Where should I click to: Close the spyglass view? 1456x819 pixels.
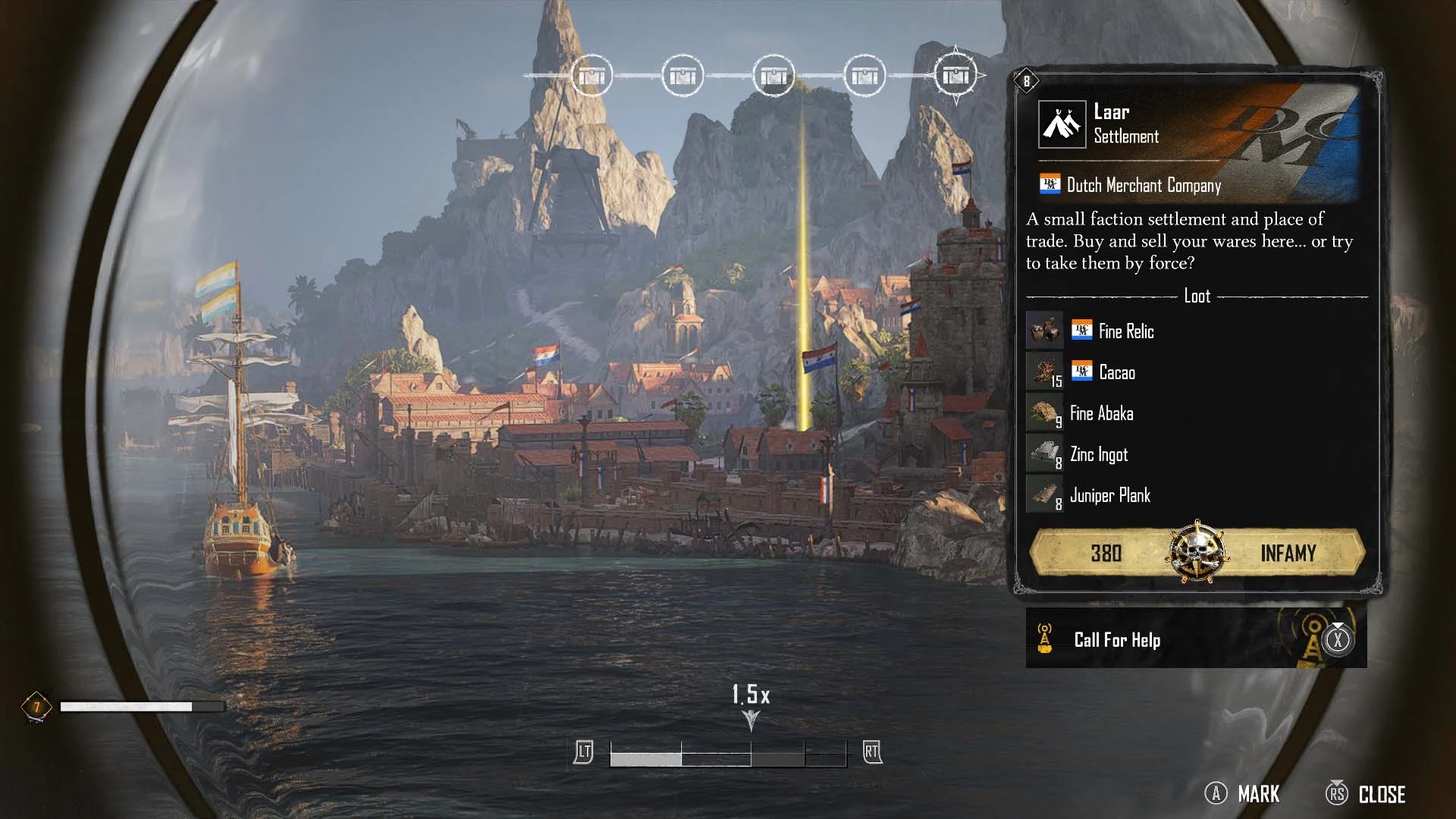click(x=1367, y=794)
